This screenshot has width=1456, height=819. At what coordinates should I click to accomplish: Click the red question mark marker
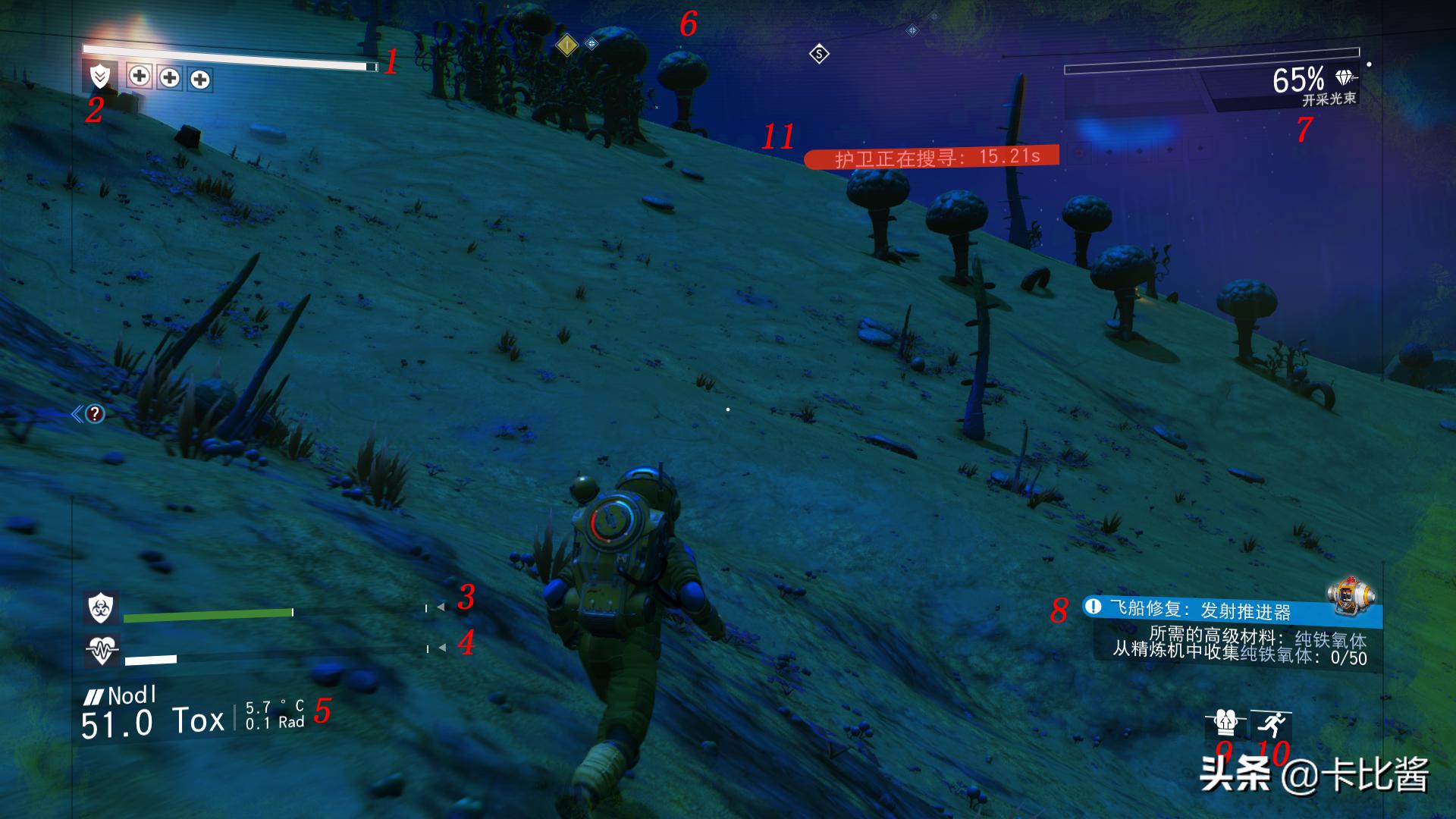[x=95, y=413]
